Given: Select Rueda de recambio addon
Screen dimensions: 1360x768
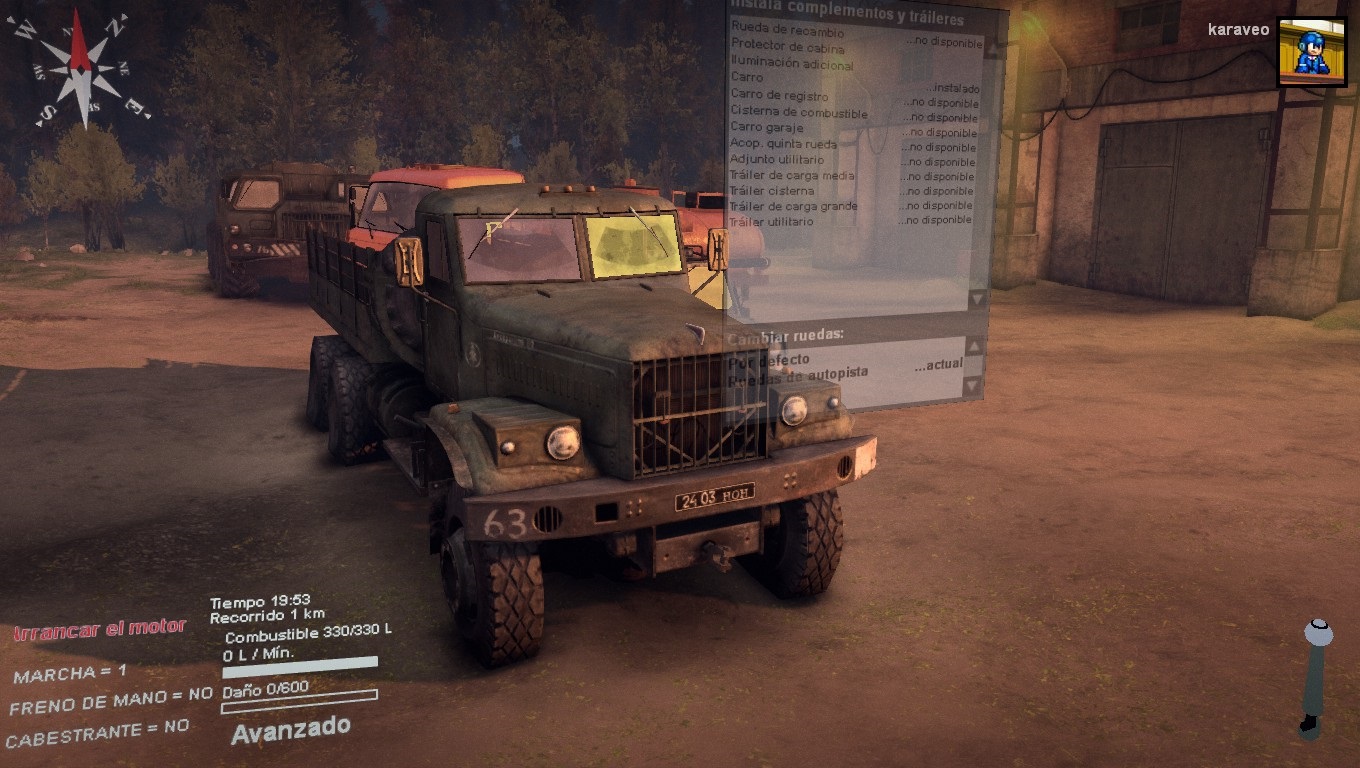Looking at the screenshot, I should coord(787,32).
